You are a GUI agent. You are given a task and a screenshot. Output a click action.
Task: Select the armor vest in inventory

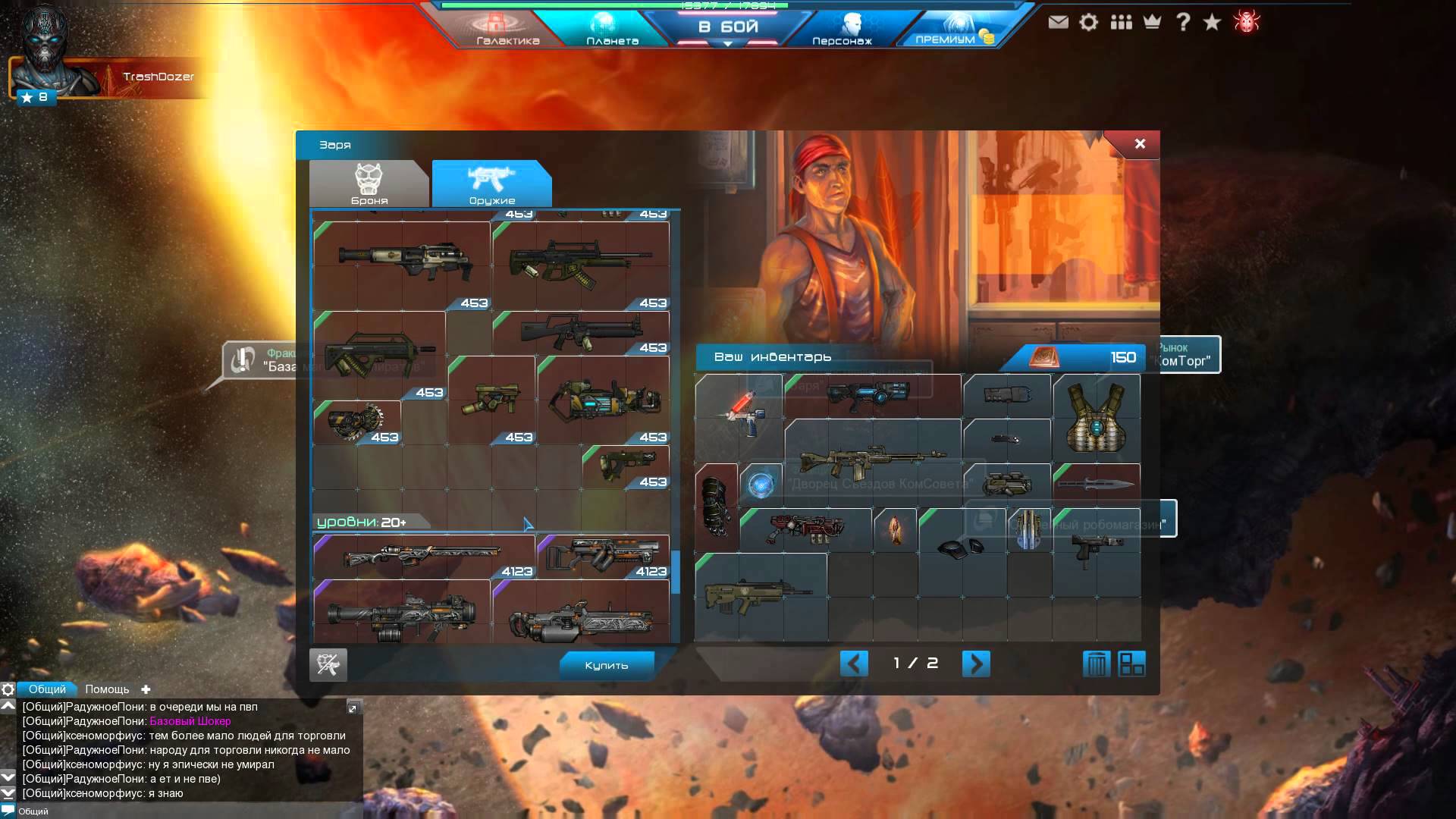(x=1096, y=418)
